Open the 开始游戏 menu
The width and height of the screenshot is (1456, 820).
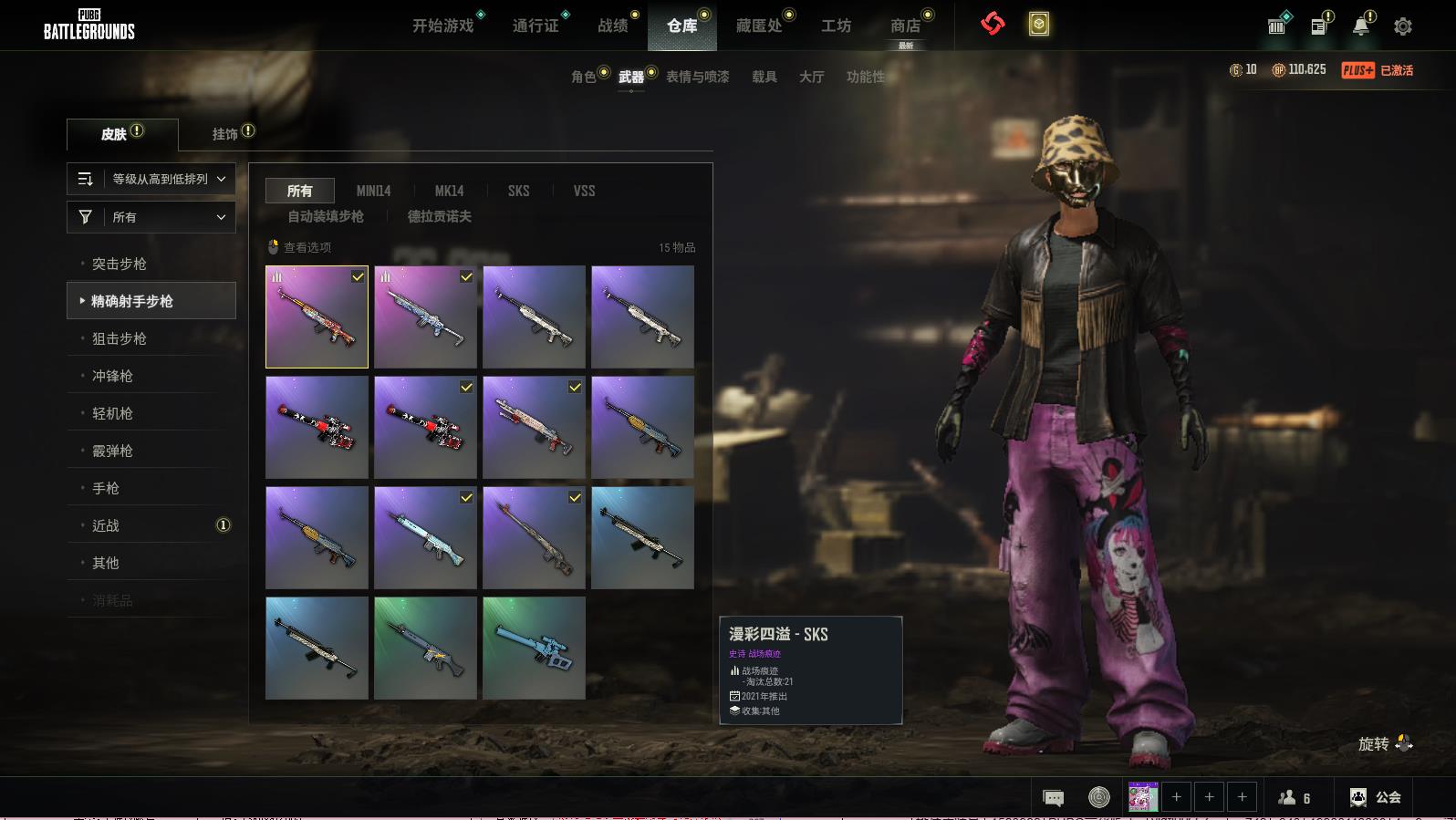pyautogui.click(x=443, y=26)
